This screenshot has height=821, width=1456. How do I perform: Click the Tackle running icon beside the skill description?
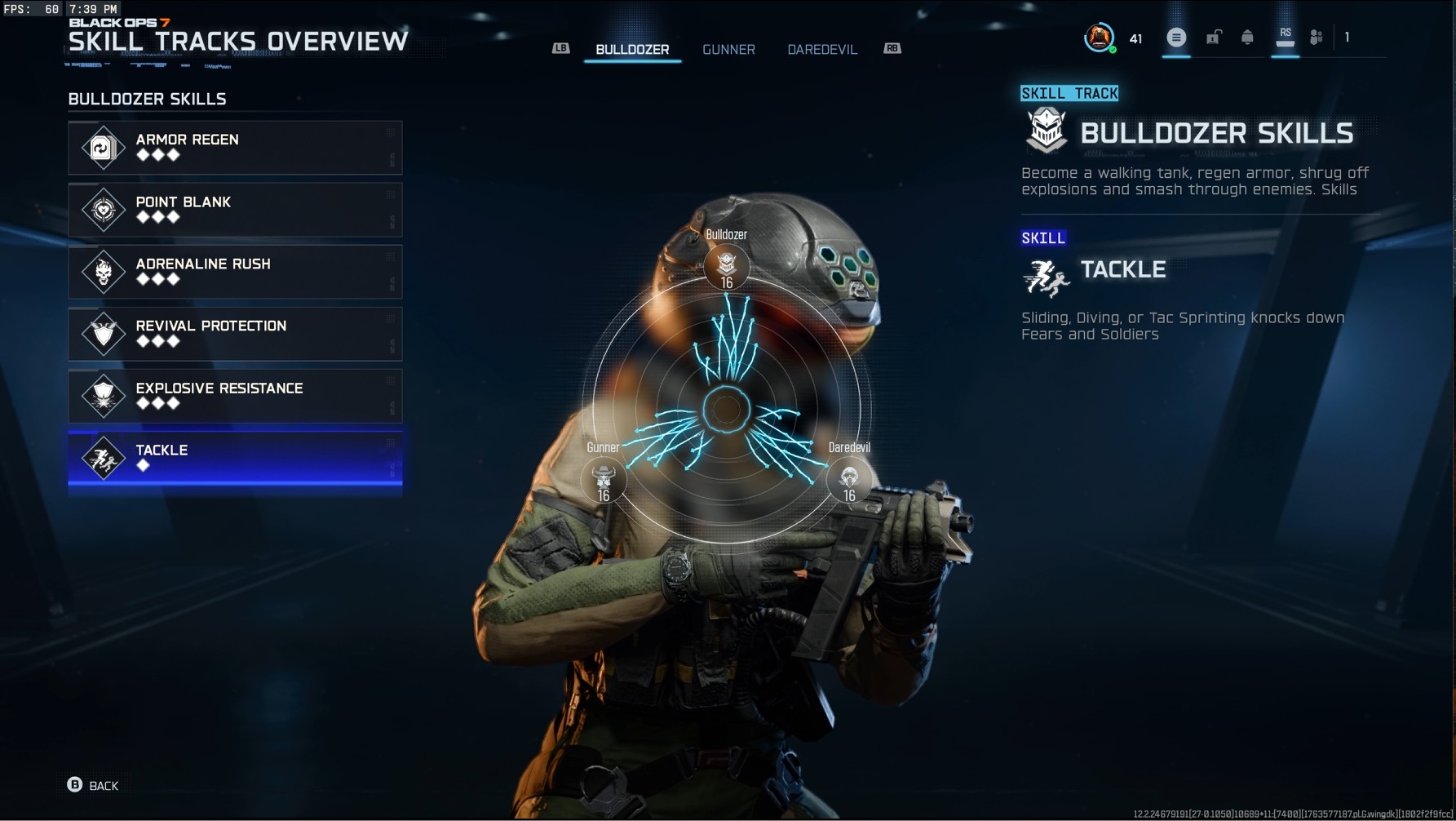click(x=1047, y=277)
